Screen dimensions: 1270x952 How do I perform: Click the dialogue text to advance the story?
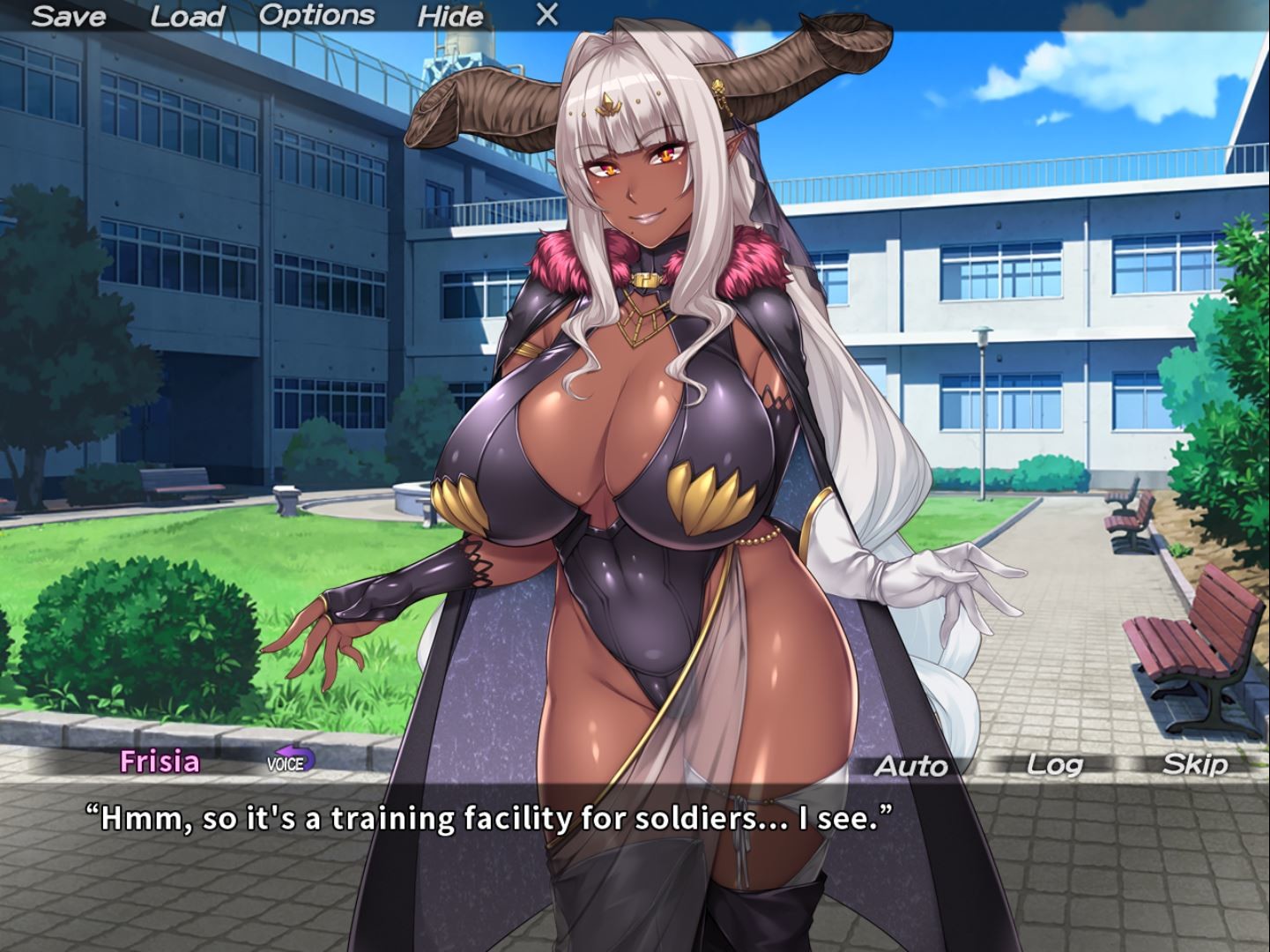pyautogui.click(x=489, y=818)
